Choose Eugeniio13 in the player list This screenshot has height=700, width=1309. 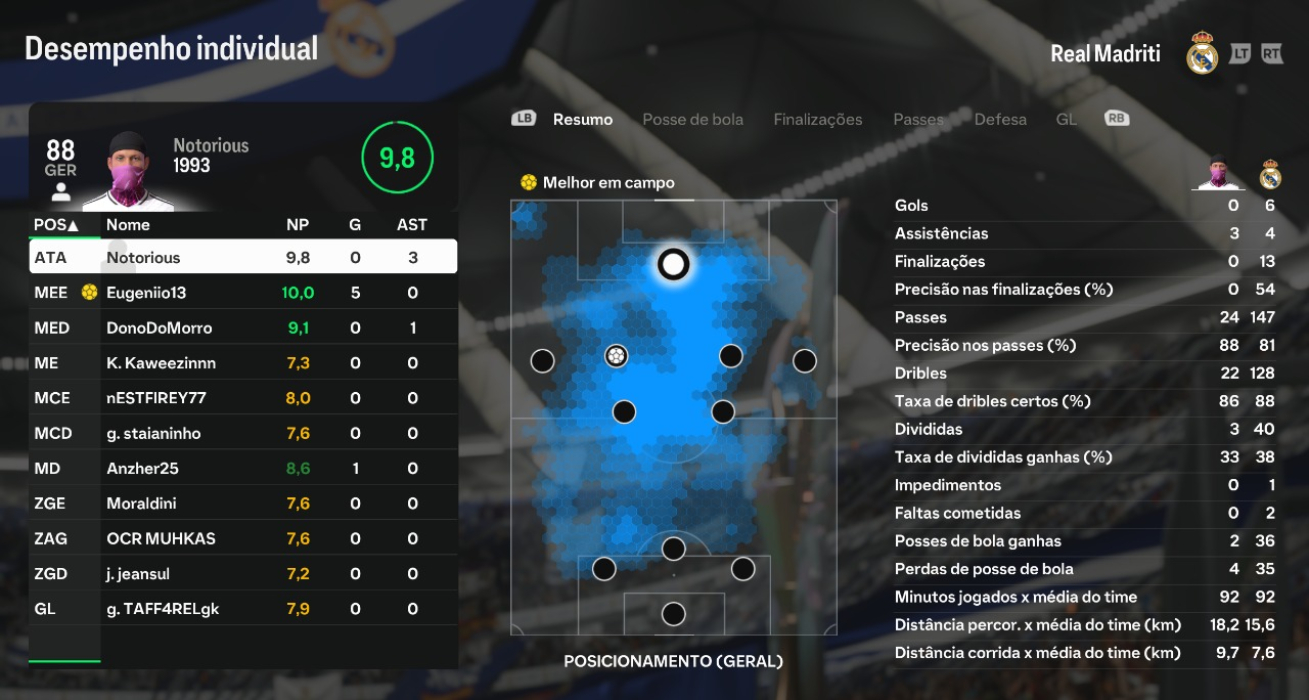pos(243,293)
